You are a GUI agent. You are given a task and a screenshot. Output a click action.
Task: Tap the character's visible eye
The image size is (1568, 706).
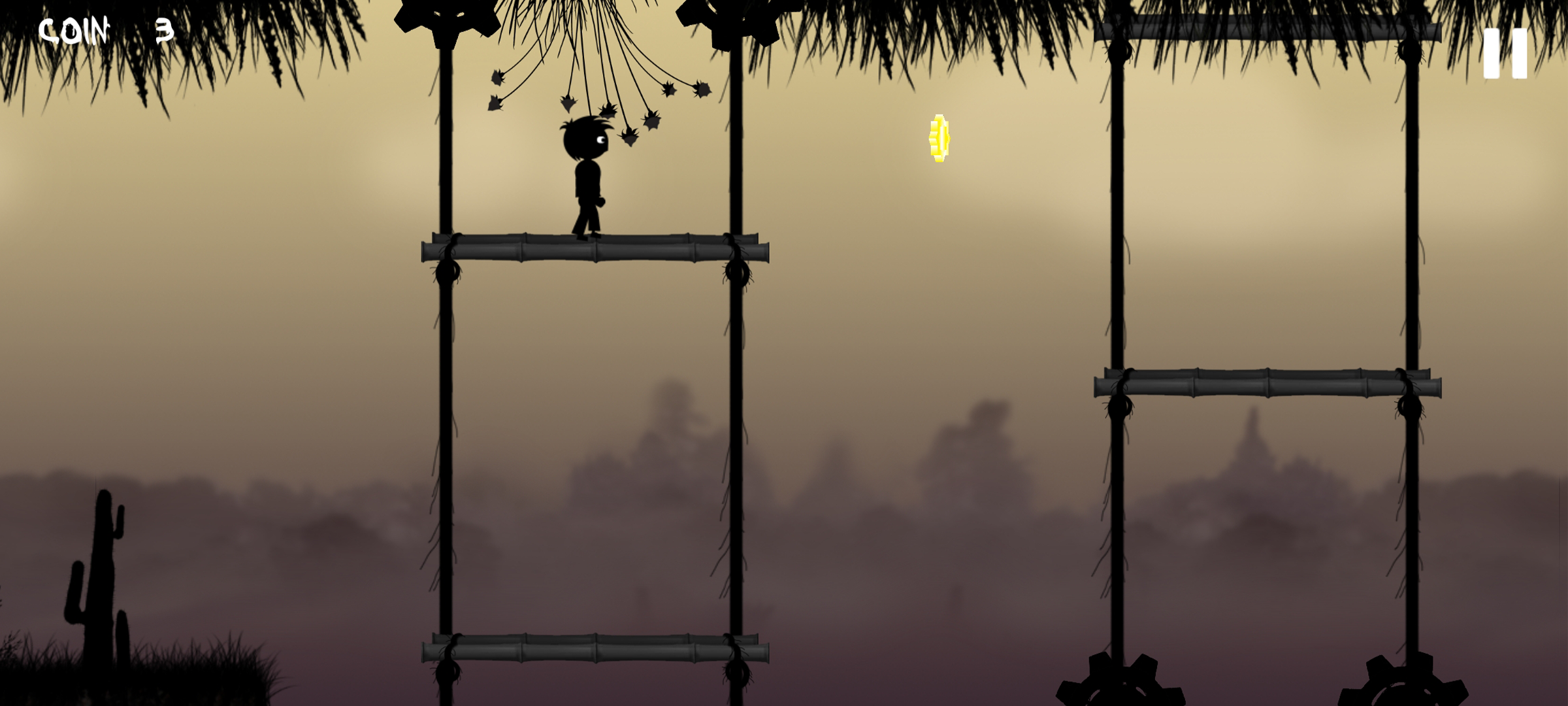pyautogui.click(x=602, y=141)
